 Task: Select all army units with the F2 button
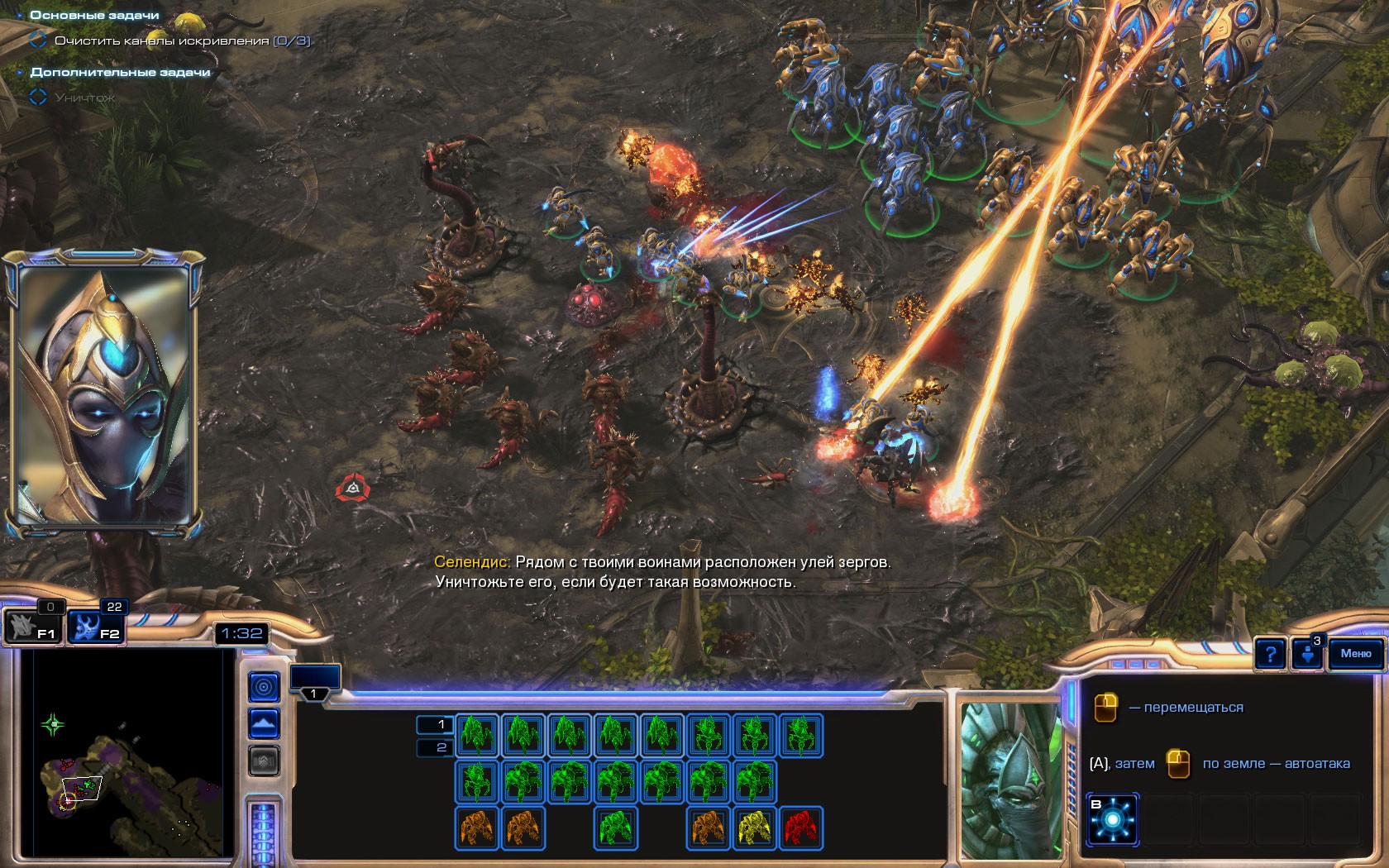point(95,627)
